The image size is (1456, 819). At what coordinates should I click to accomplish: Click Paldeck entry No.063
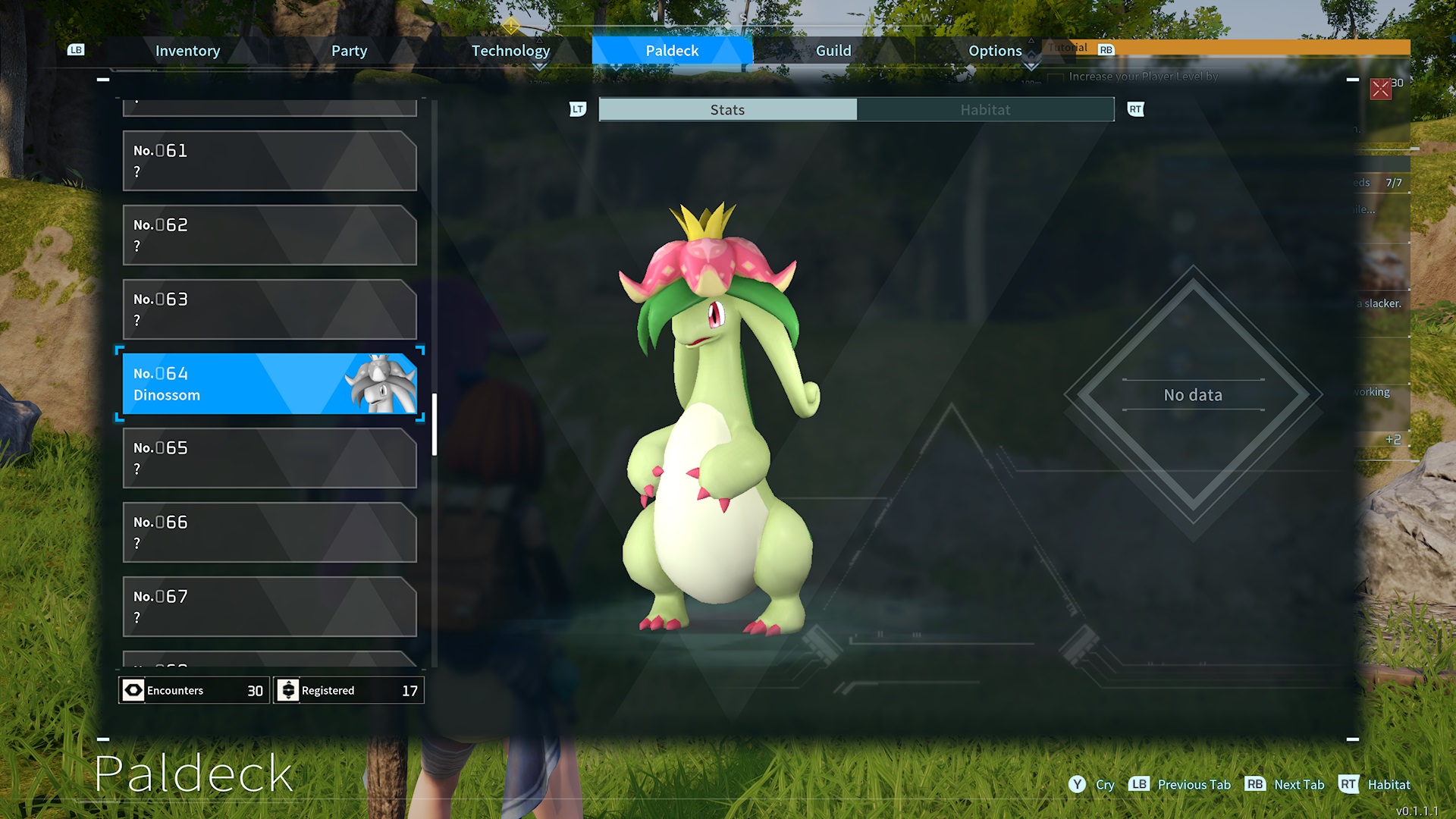pos(269,309)
